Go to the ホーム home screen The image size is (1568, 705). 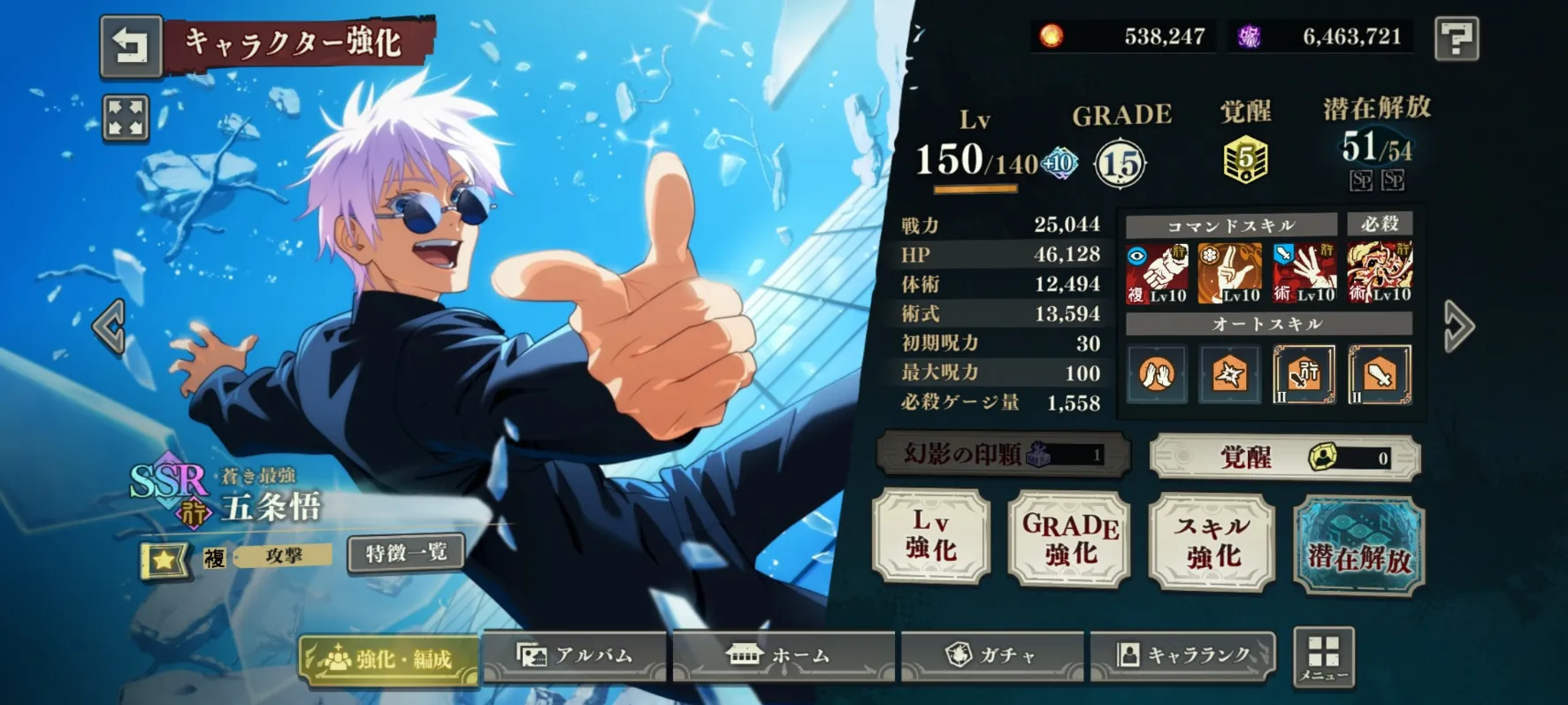[783, 656]
